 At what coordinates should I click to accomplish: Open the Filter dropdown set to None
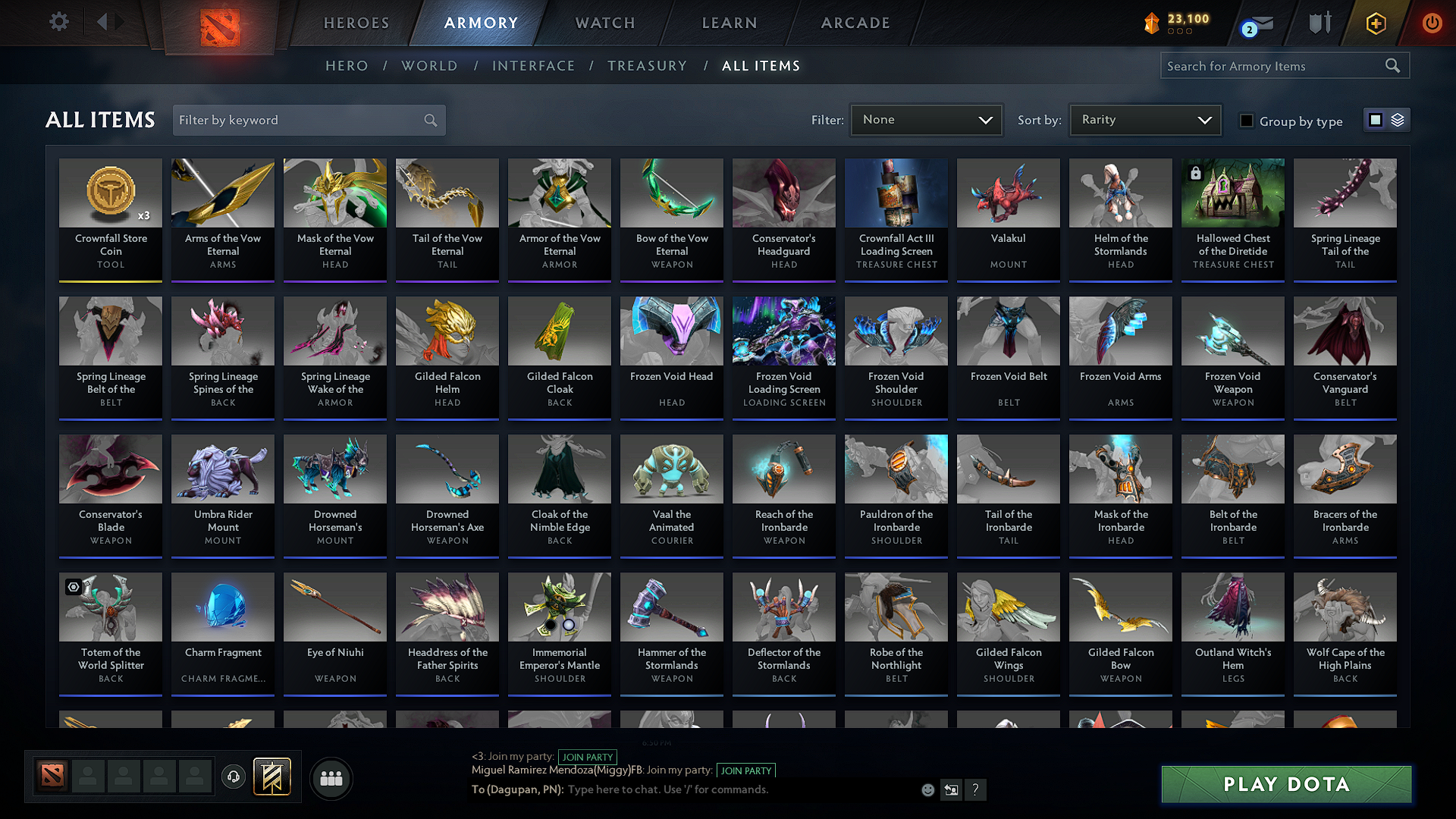pos(925,120)
